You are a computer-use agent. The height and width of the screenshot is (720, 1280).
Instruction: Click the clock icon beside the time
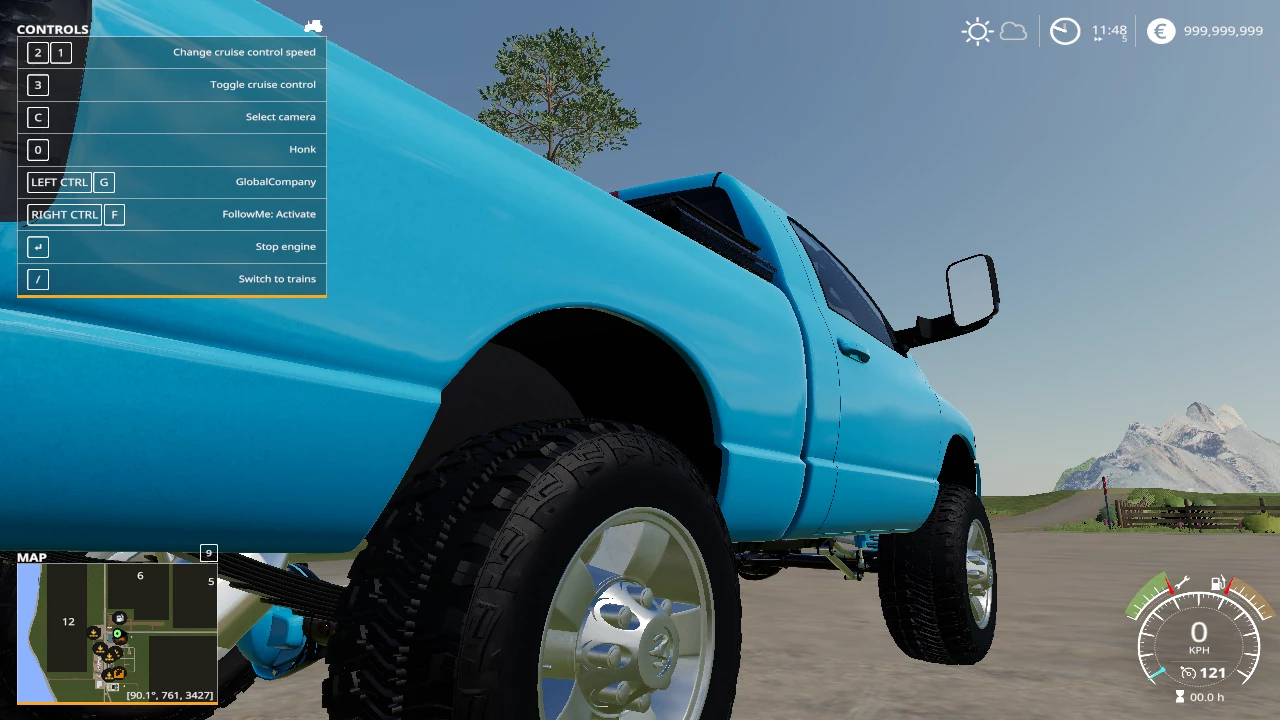pos(1065,31)
